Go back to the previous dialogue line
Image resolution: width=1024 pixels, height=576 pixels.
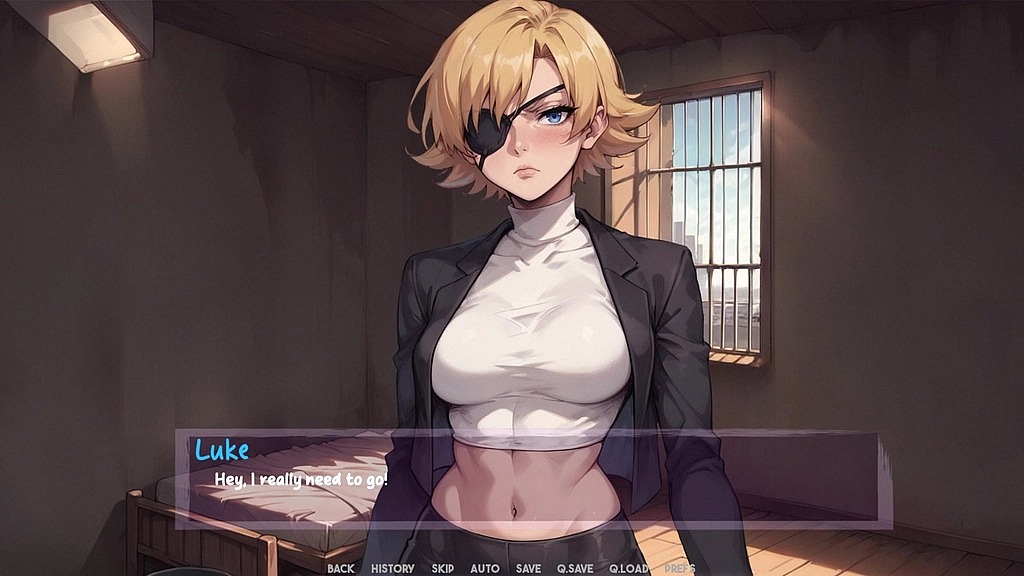point(340,568)
